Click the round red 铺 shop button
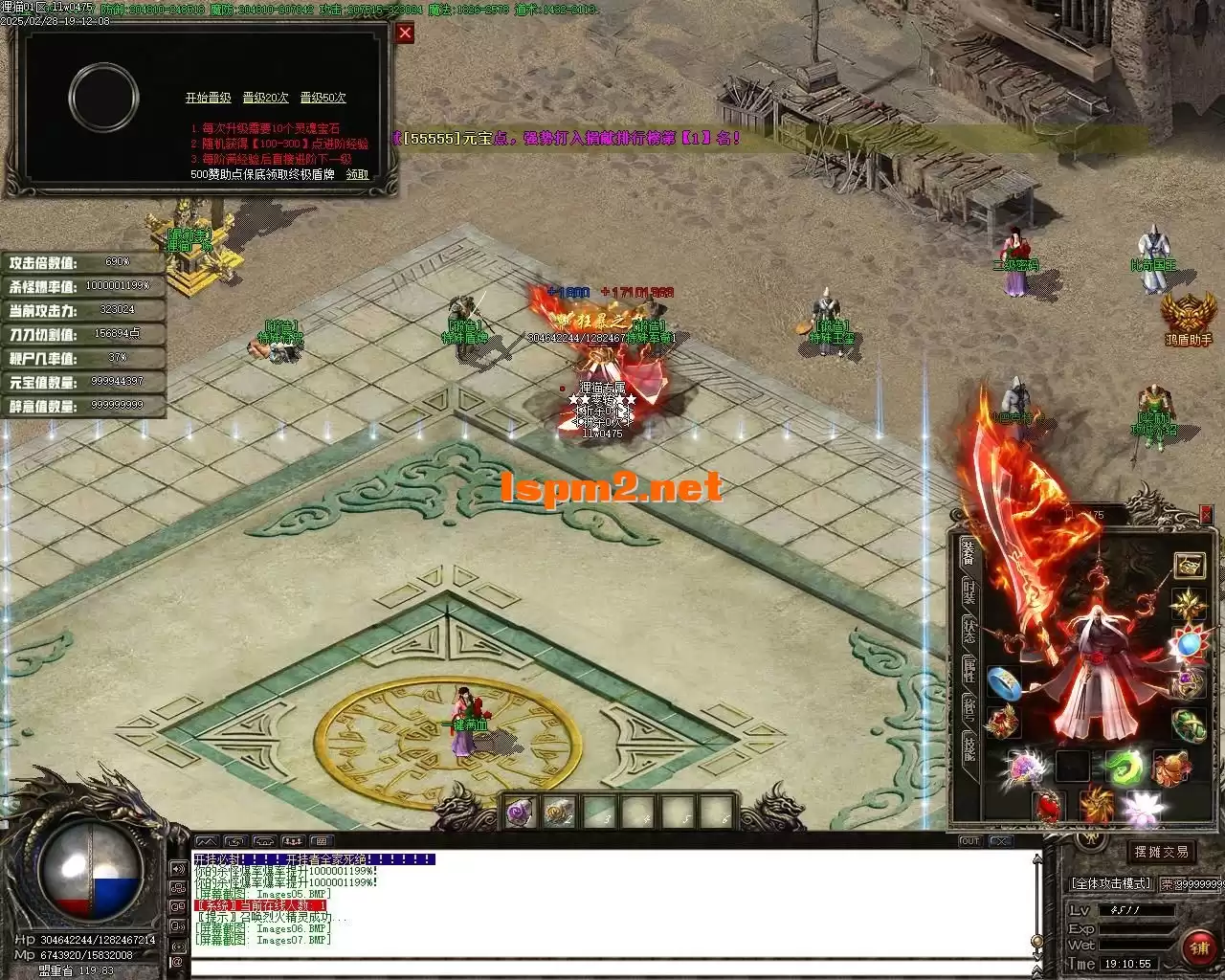The width and height of the screenshot is (1225, 980). [x=1198, y=947]
